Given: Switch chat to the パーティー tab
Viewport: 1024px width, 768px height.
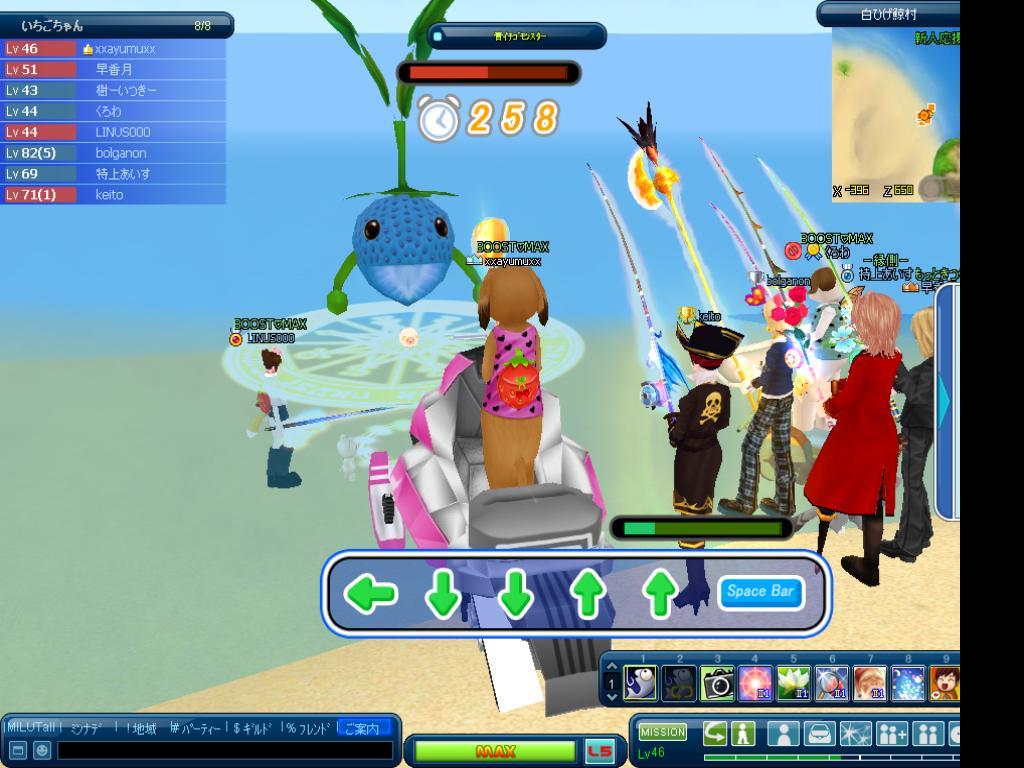Looking at the screenshot, I should pos(197,728).
